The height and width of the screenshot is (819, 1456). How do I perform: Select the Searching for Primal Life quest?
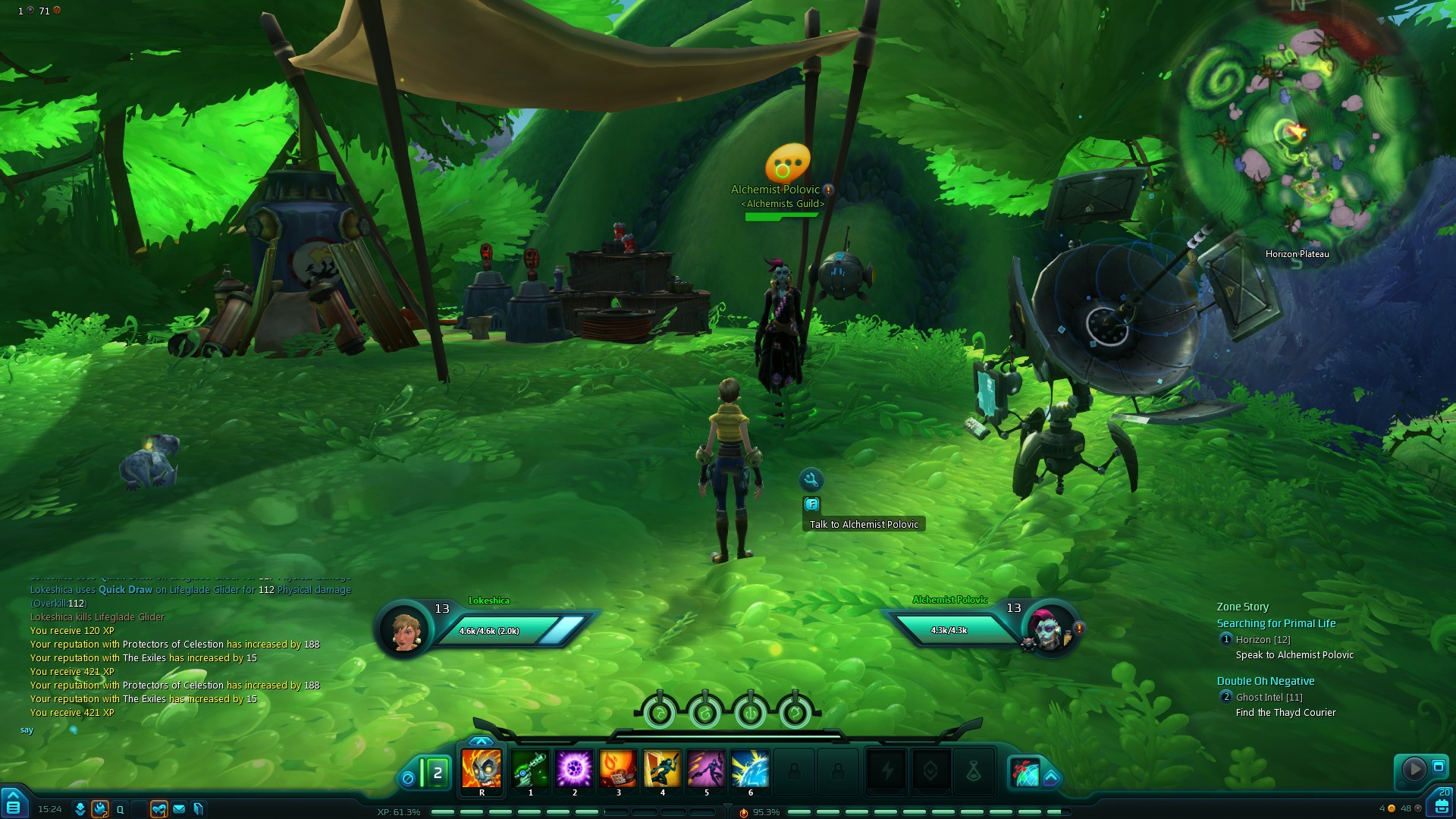click(1276, 623)
